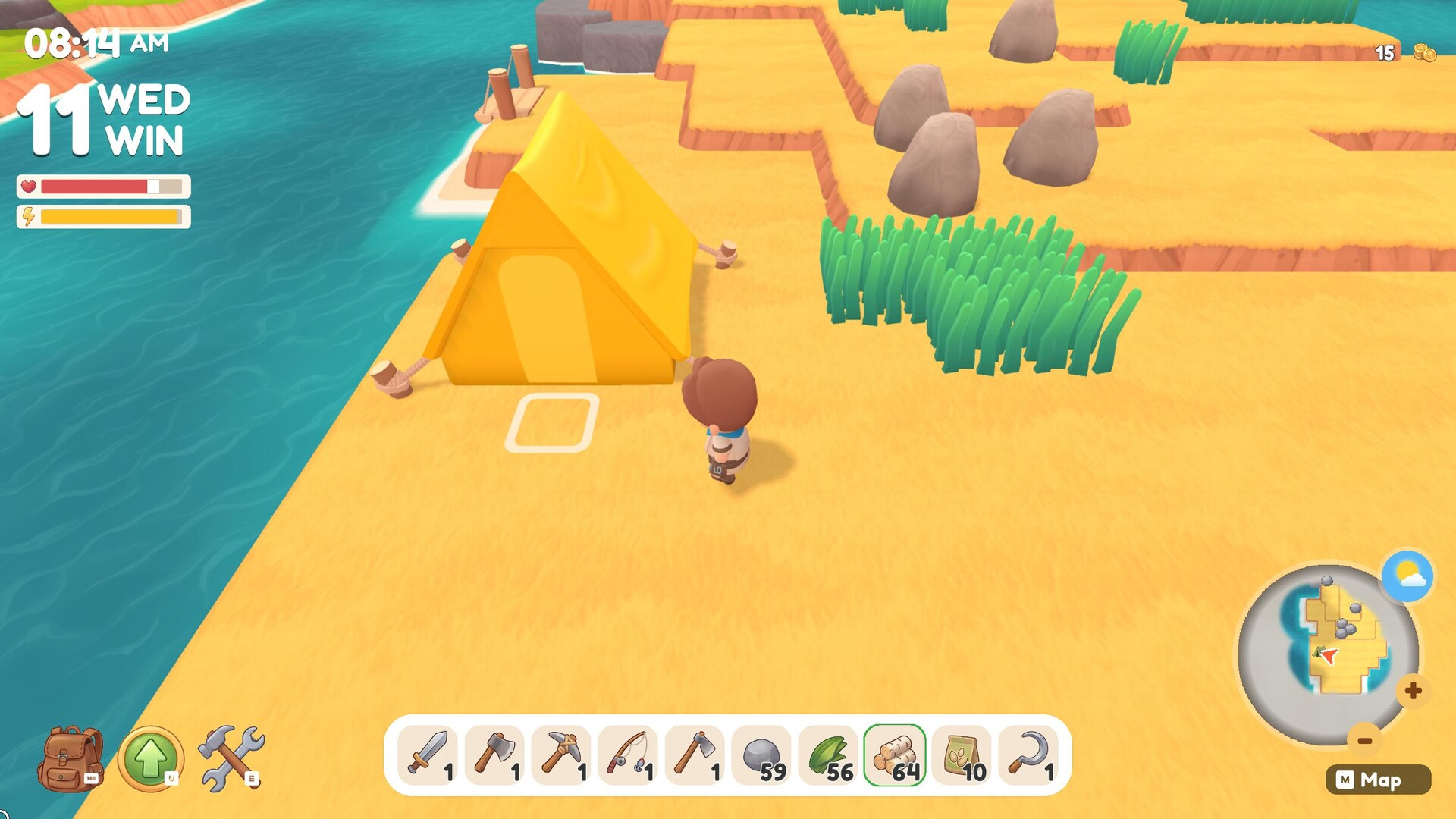The width and height of the screenshot is (1456, 819).
Task: Click the green upgrade arrow button
Action: click(x=150, y=758)
